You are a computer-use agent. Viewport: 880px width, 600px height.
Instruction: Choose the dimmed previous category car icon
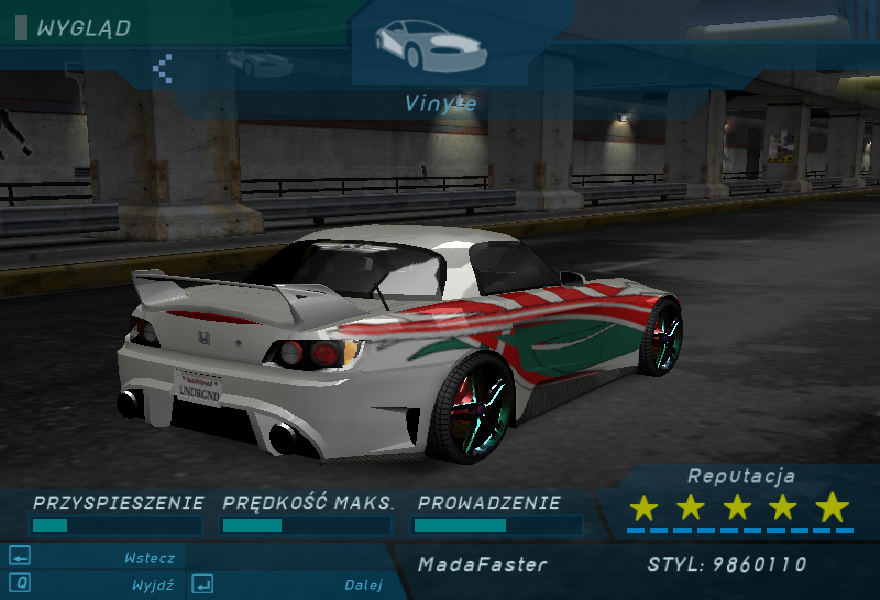259,63
